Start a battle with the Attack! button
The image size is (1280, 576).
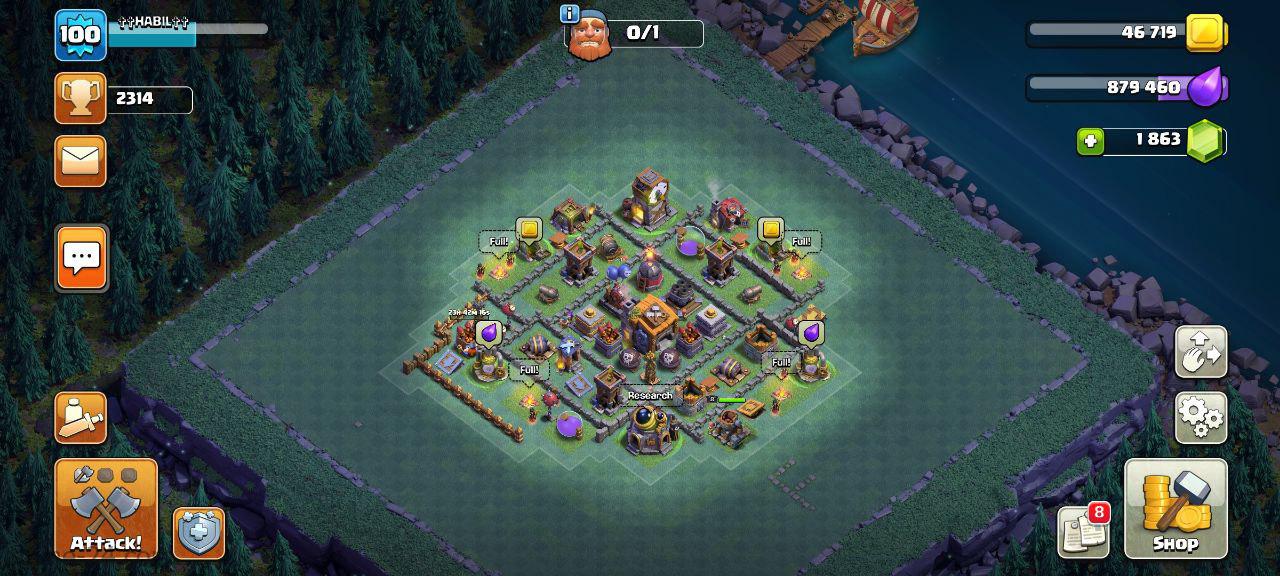(105, 508)
